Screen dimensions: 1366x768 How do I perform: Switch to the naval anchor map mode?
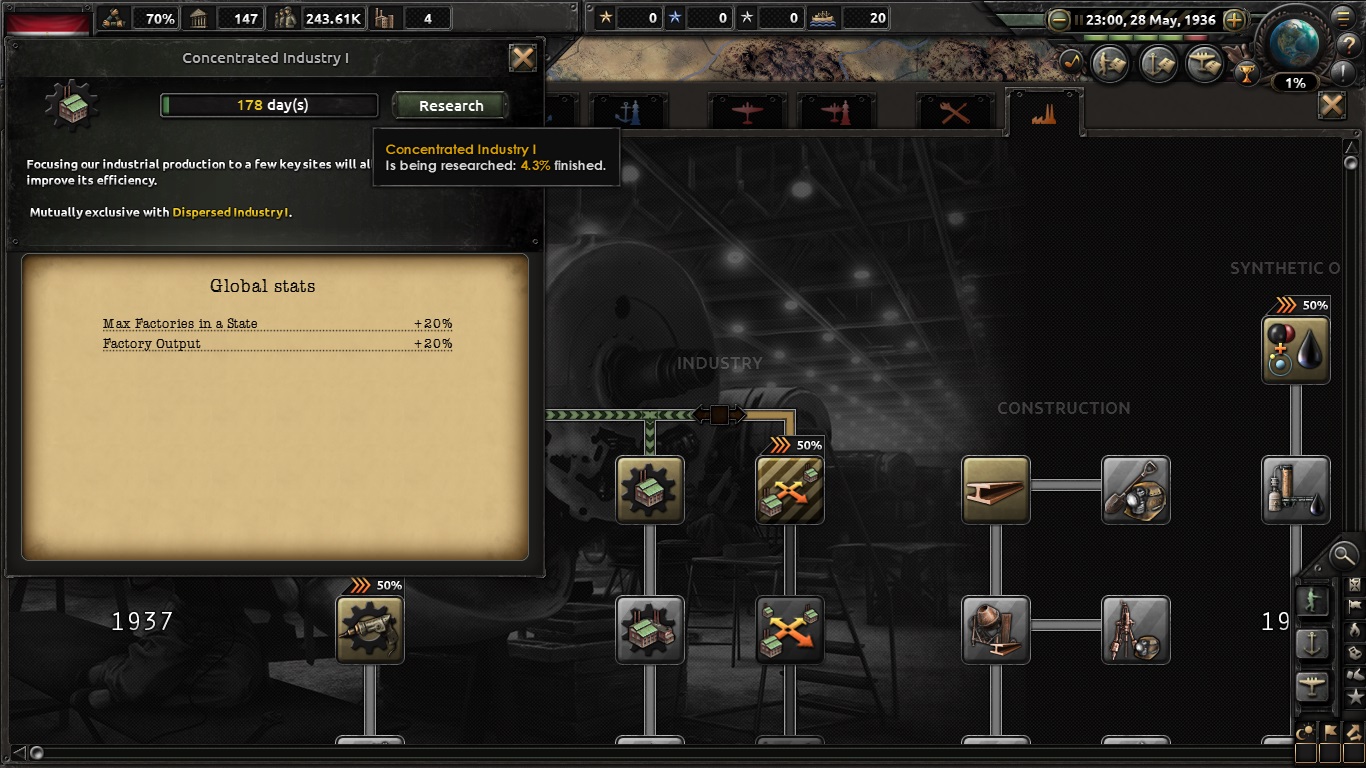point(1312,644)
